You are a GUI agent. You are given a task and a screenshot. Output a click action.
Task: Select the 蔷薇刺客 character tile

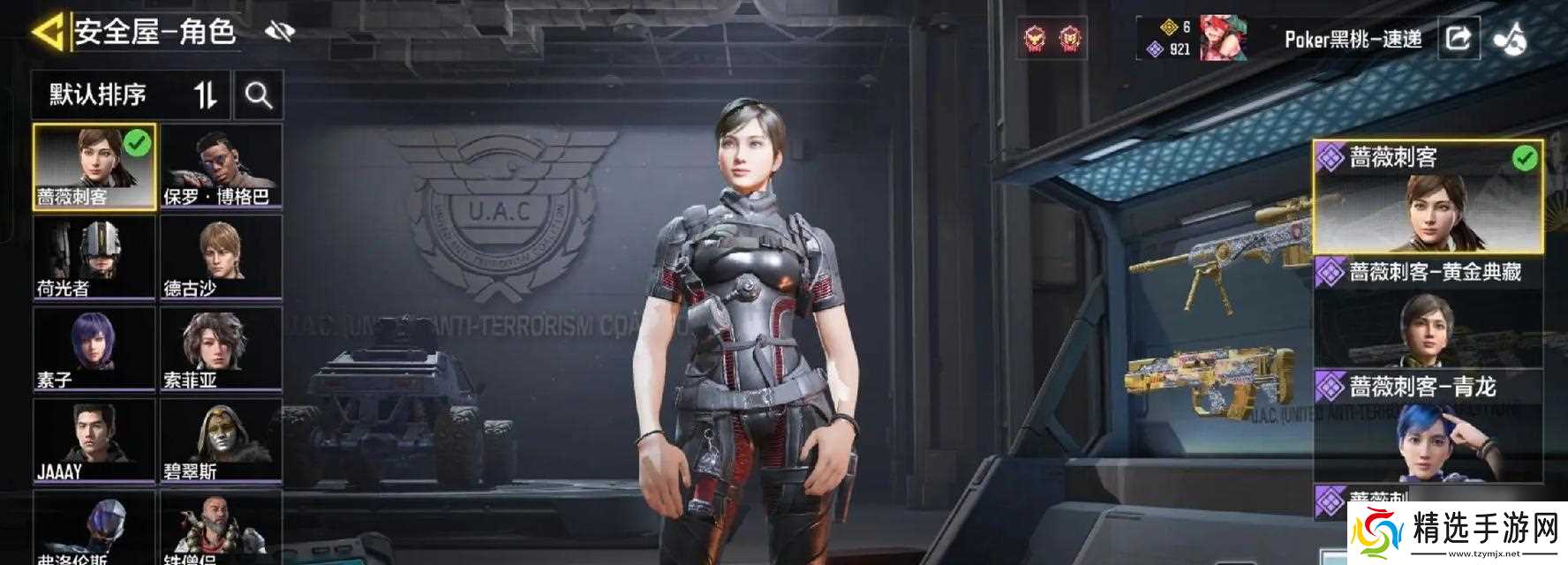click(94, 167)
